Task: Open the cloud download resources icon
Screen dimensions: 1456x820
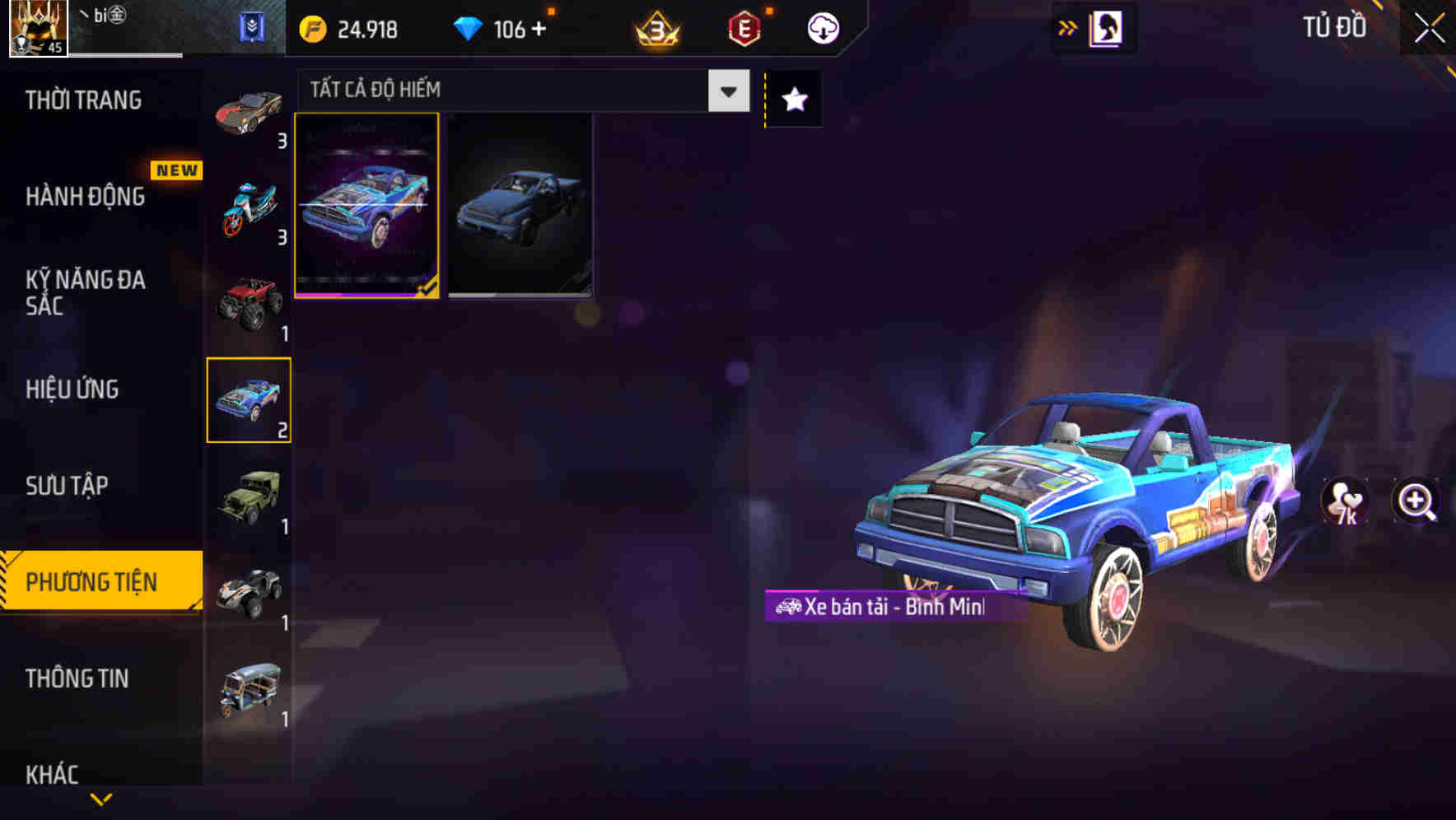Action: [821, 27]
